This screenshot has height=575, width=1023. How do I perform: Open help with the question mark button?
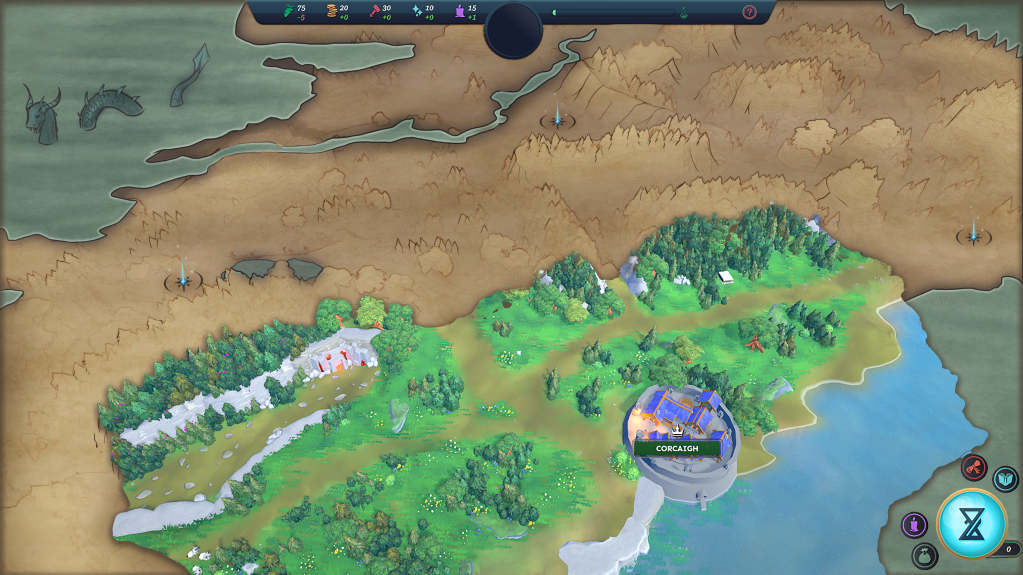(x=749, y=13)
